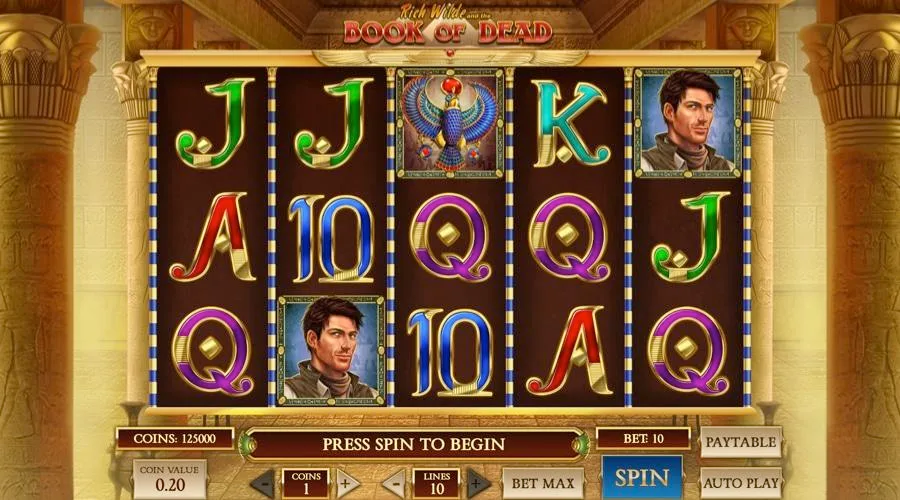Decrease the number of coins

(x=264, y=482)
